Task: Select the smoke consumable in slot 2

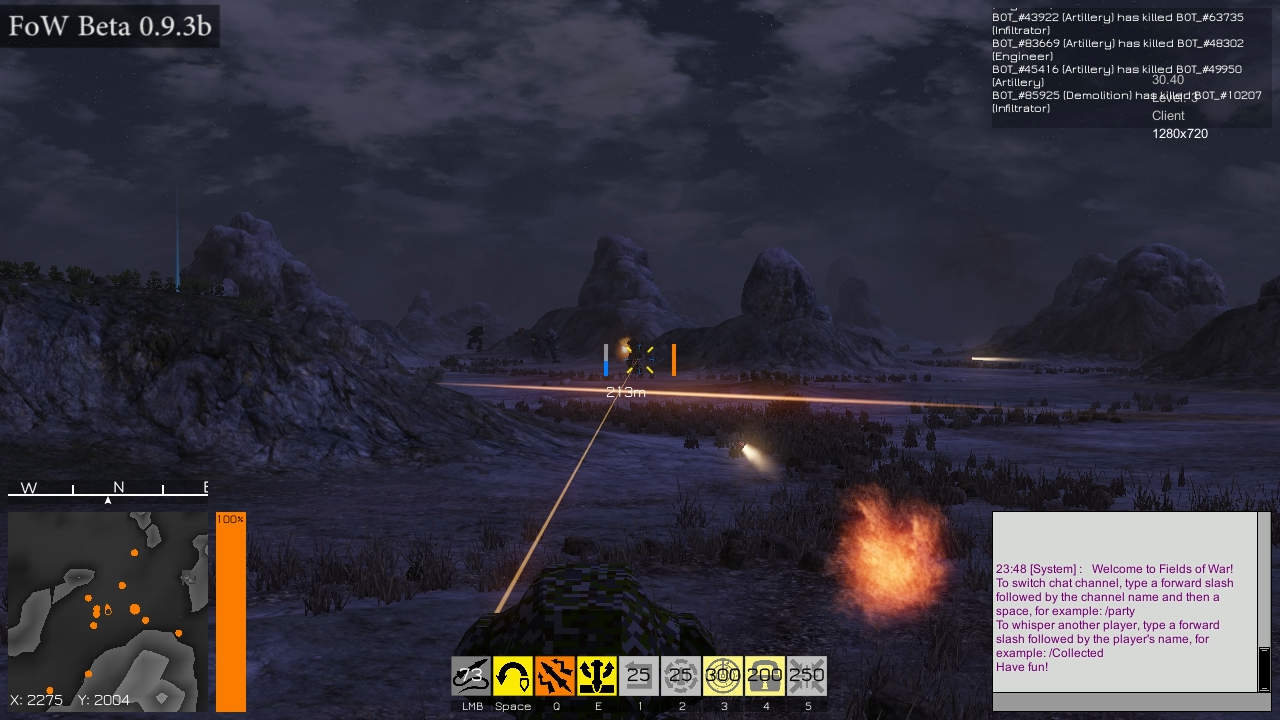Action: [681, 675]
